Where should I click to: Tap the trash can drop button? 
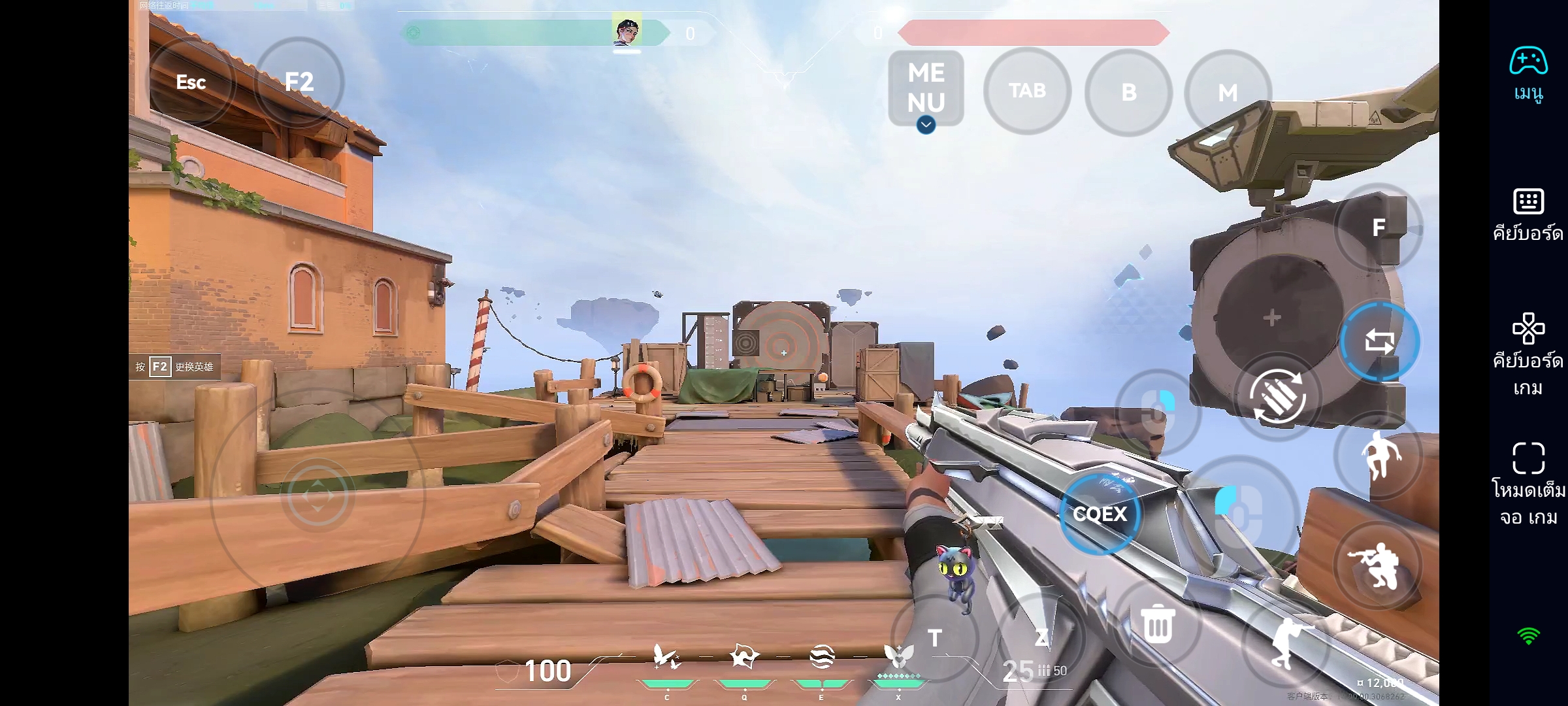[x=1158, y=624]
